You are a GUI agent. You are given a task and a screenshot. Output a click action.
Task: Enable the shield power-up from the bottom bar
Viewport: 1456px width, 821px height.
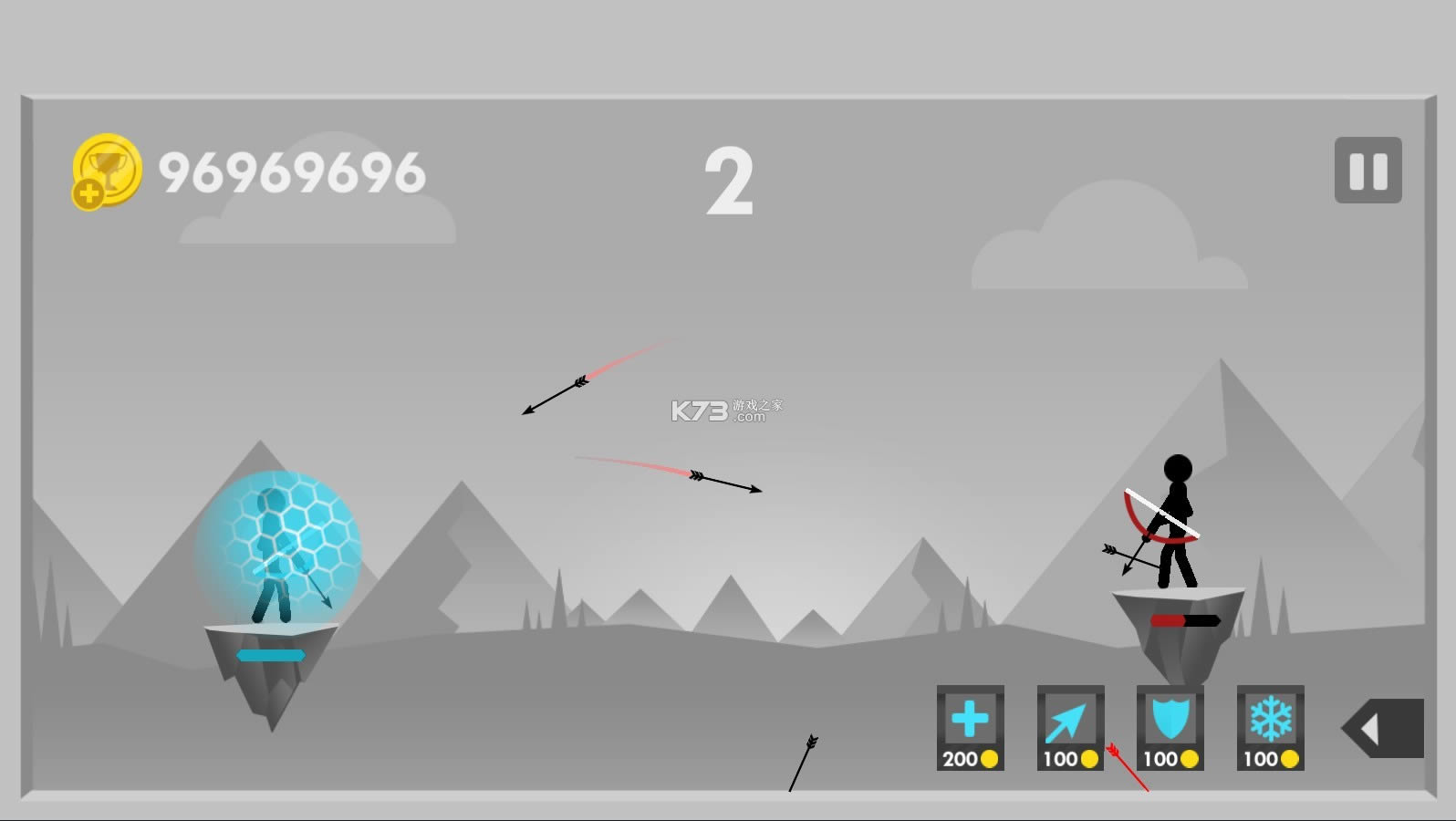coord(1169,730)
